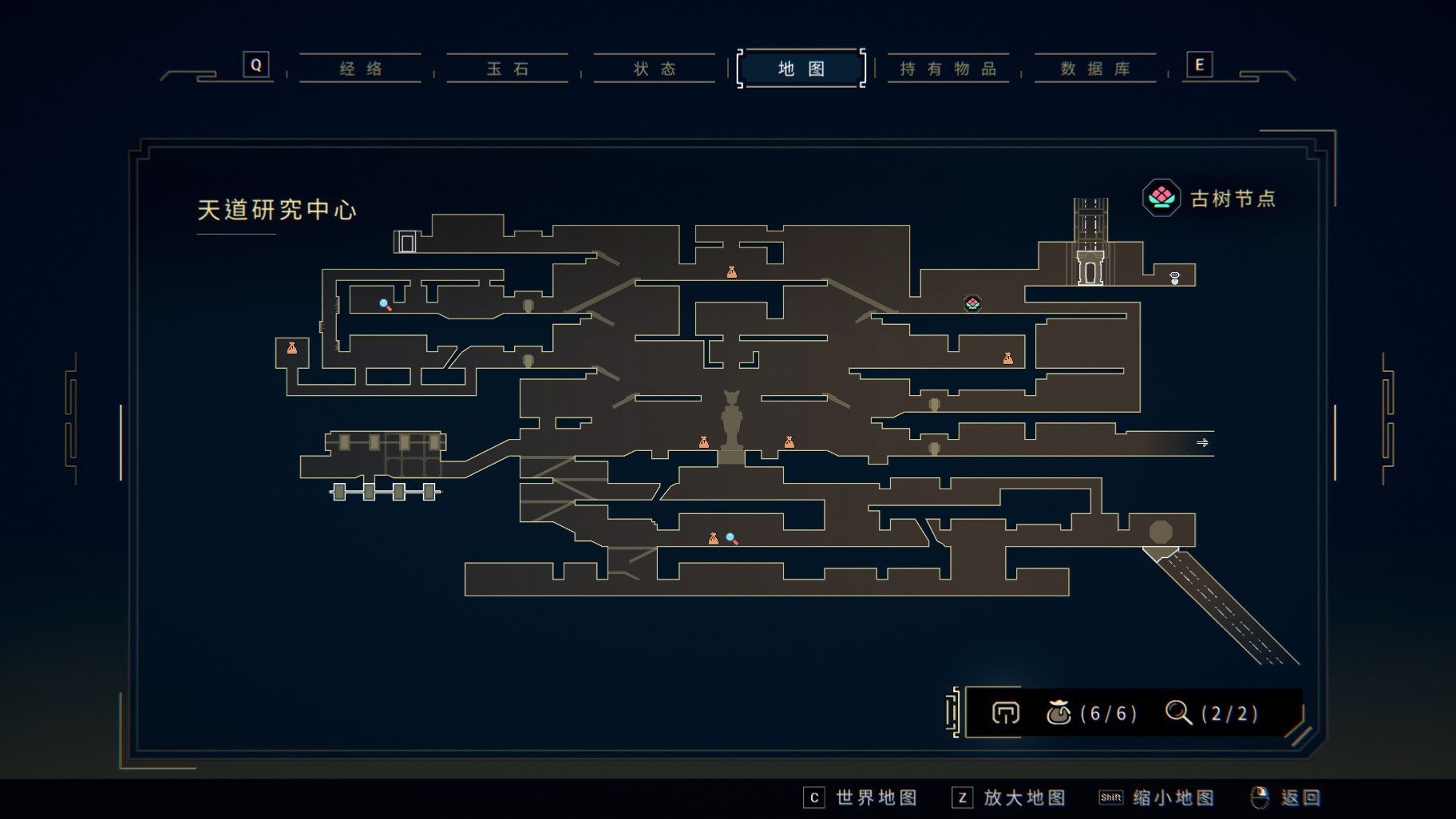Select the pink root node marker on map
Viewport: 1456px width, 819px height.
point(972,303)
